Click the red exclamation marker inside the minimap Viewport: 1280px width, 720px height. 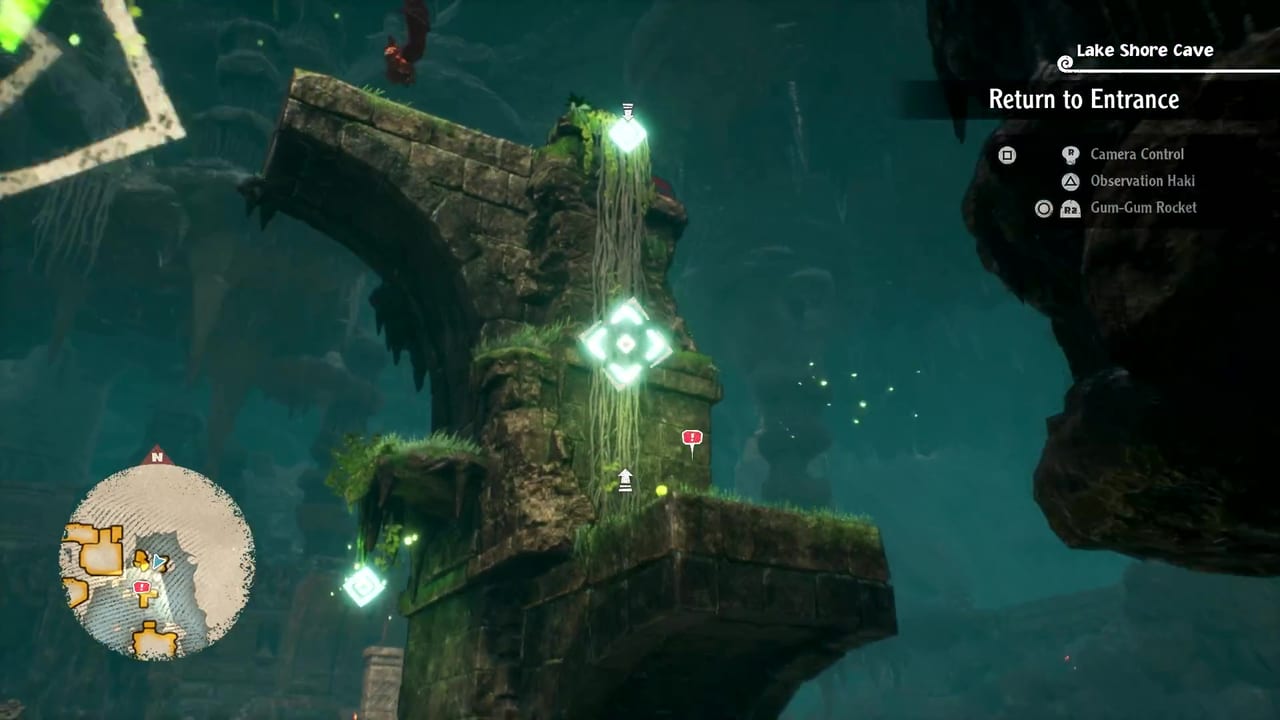click(x=142, y=587)
